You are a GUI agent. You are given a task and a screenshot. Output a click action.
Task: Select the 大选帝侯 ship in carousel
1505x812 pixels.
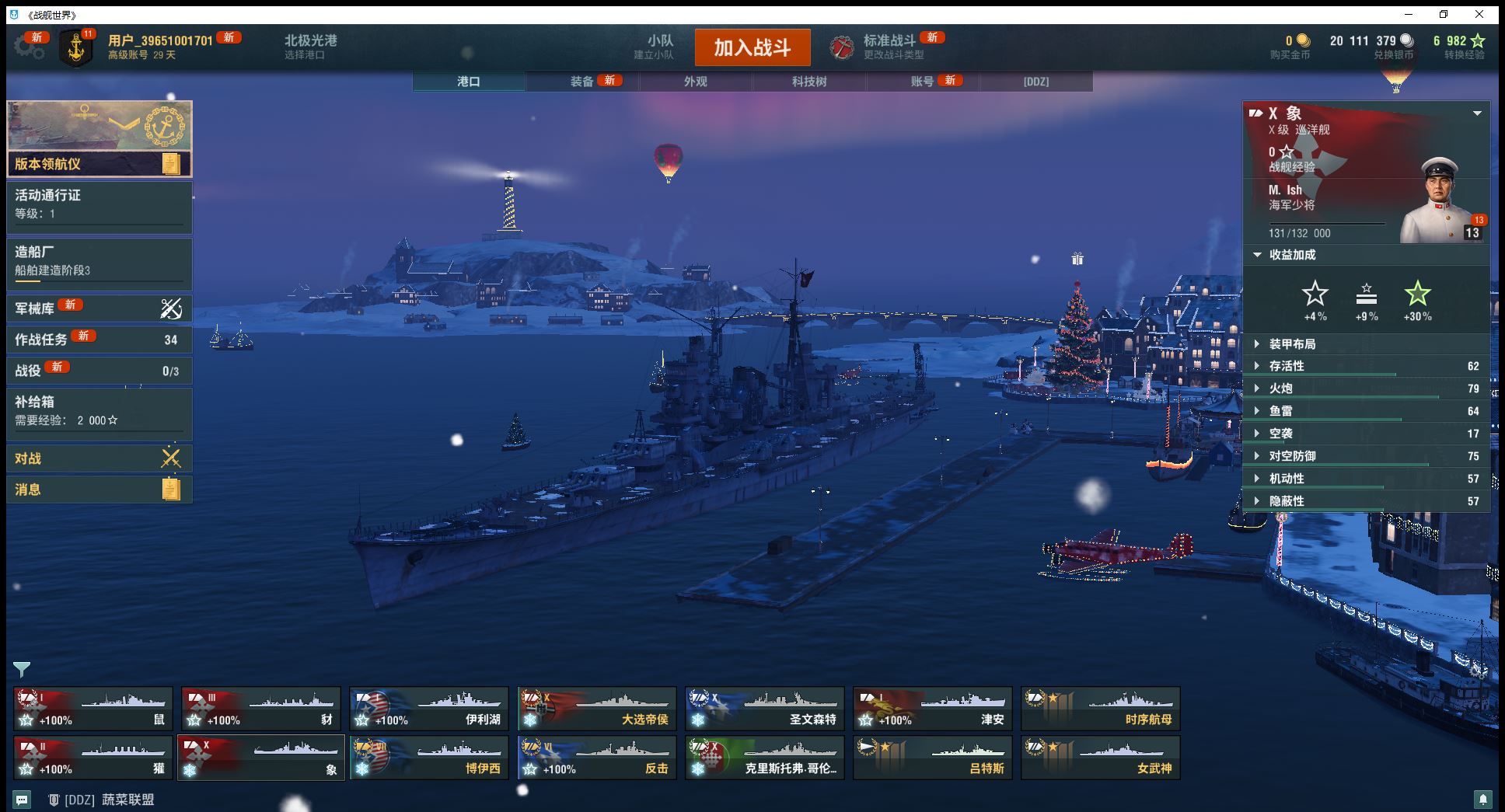[x=596, y=709]
